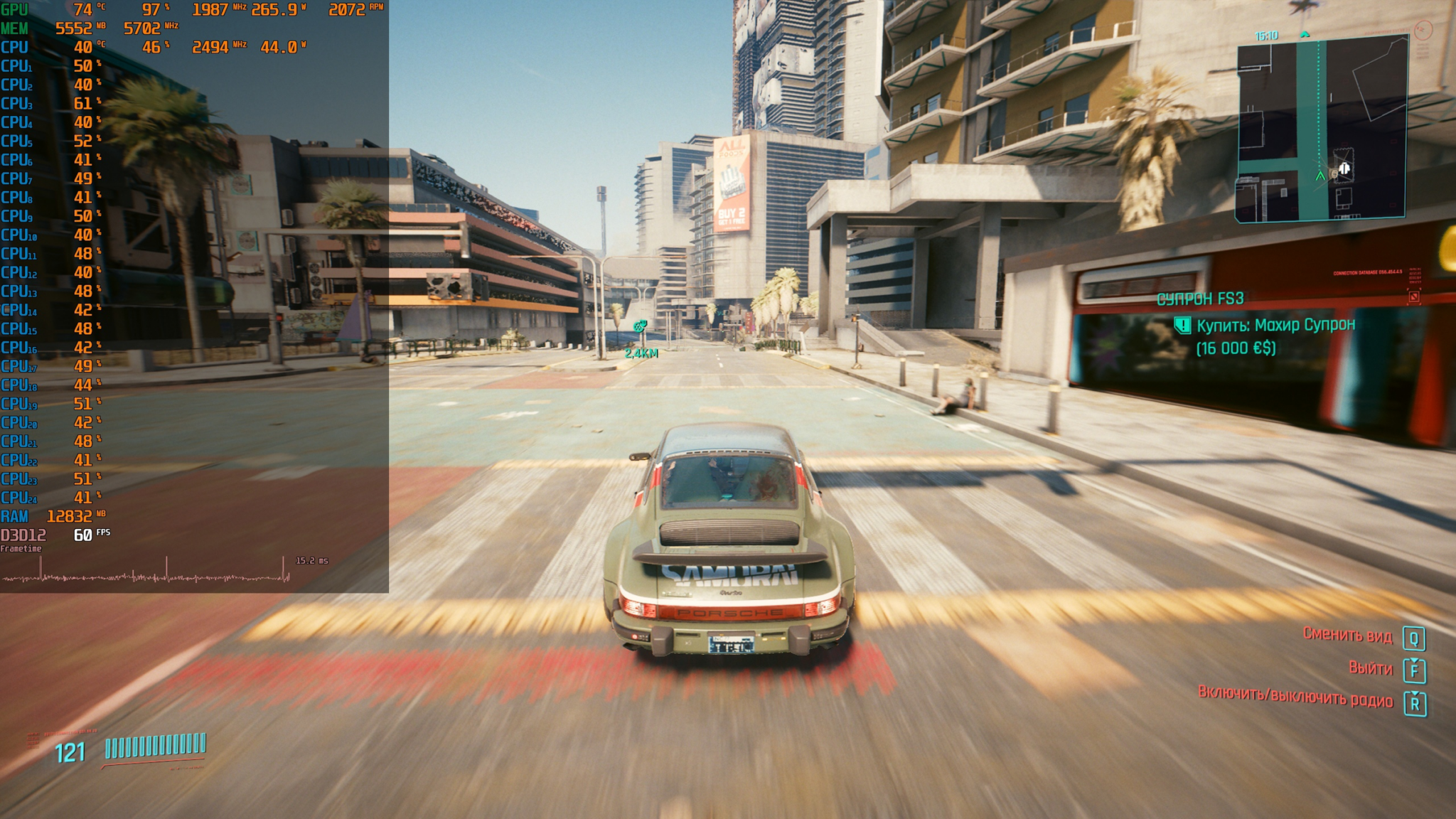Click the СУПРОН FS3 quest title
Screen dimensions: 1456x819
(x=1200, y=299)
